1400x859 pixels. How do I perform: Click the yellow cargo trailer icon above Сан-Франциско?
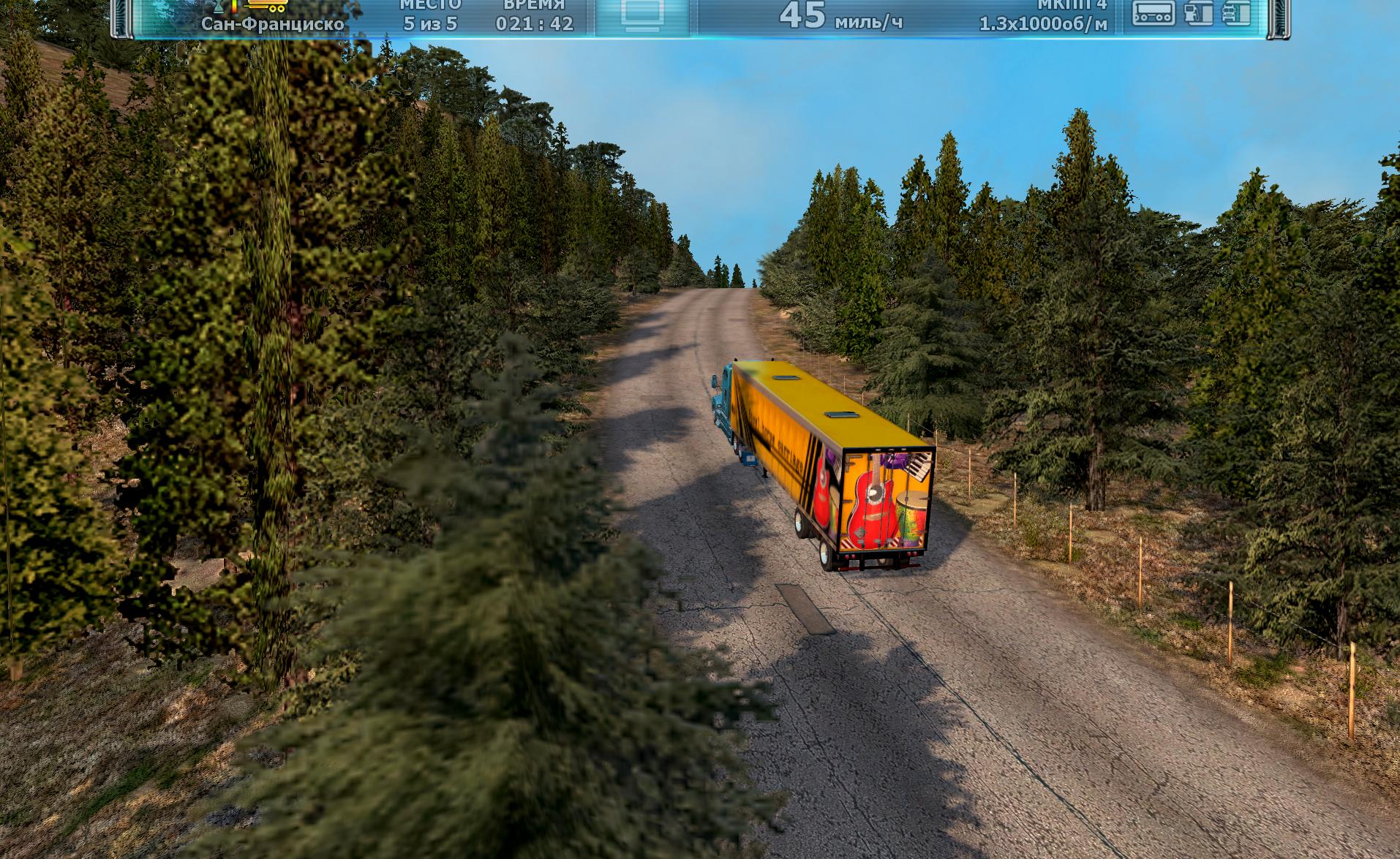tap(266, 6)
